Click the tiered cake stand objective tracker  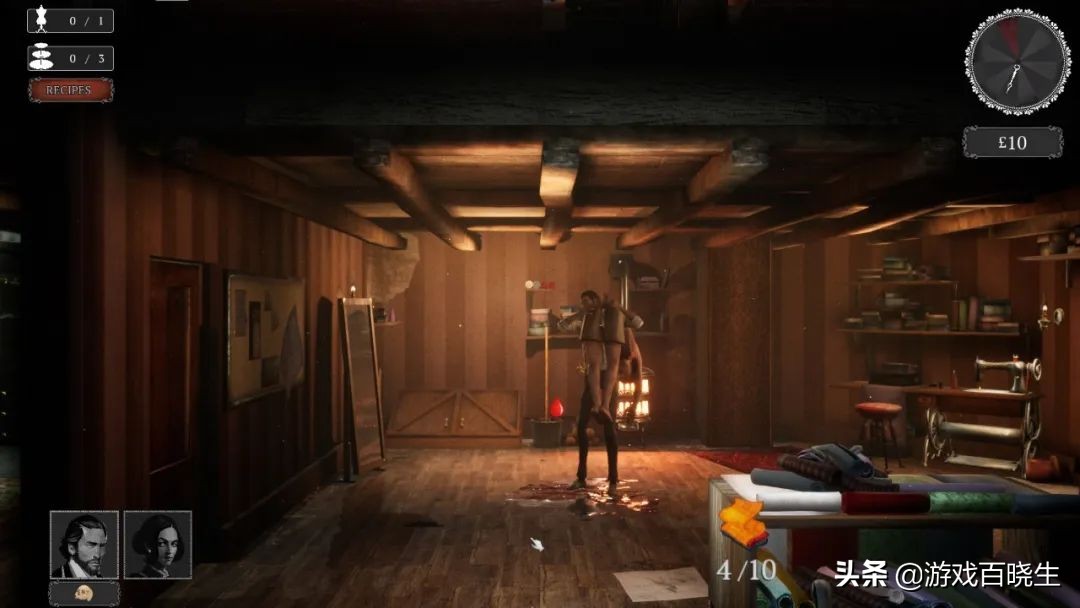click(70, 58)
